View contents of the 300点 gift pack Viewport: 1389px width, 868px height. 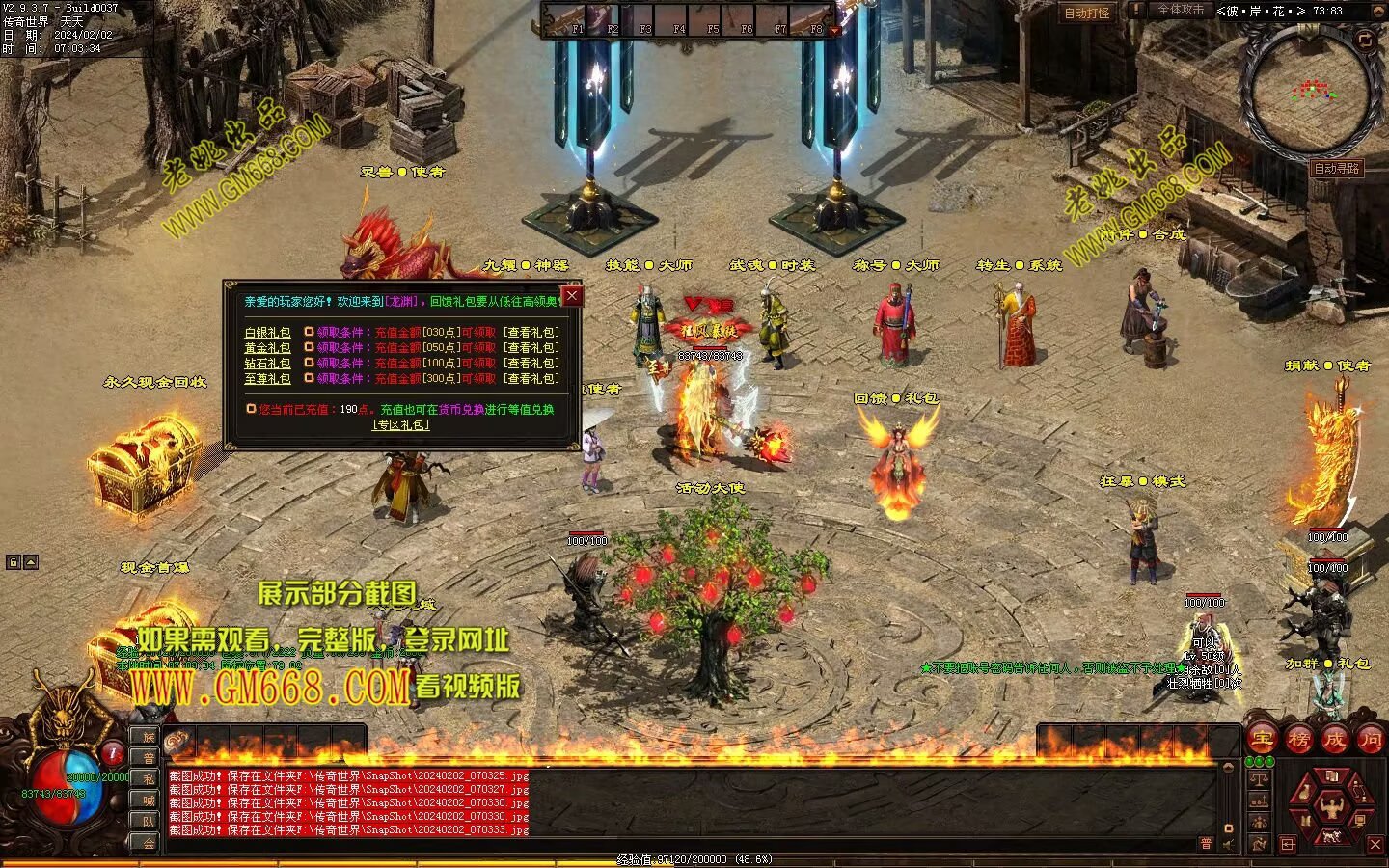coord(531,379)
